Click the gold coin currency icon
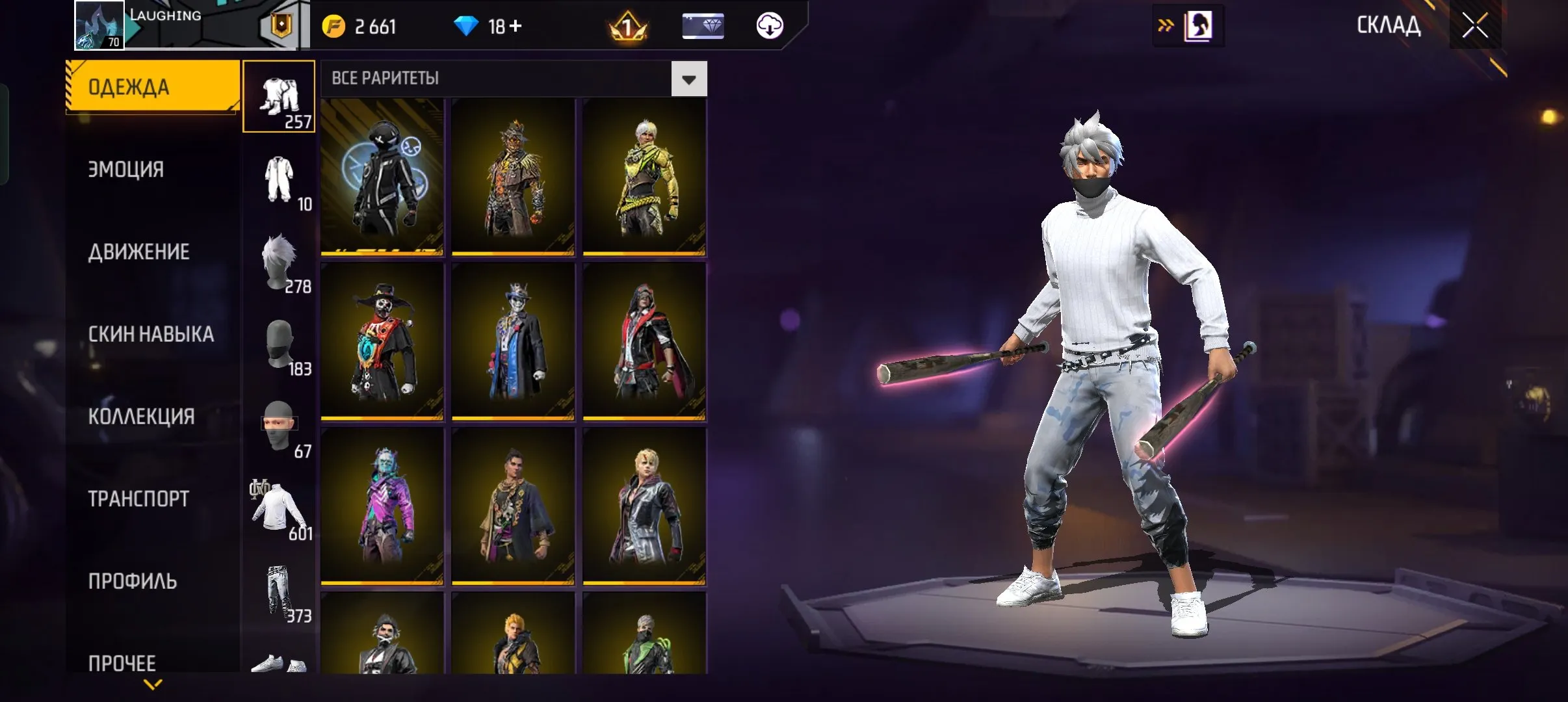The height and width of the screenshot is (702, 1568). (334, 26)
